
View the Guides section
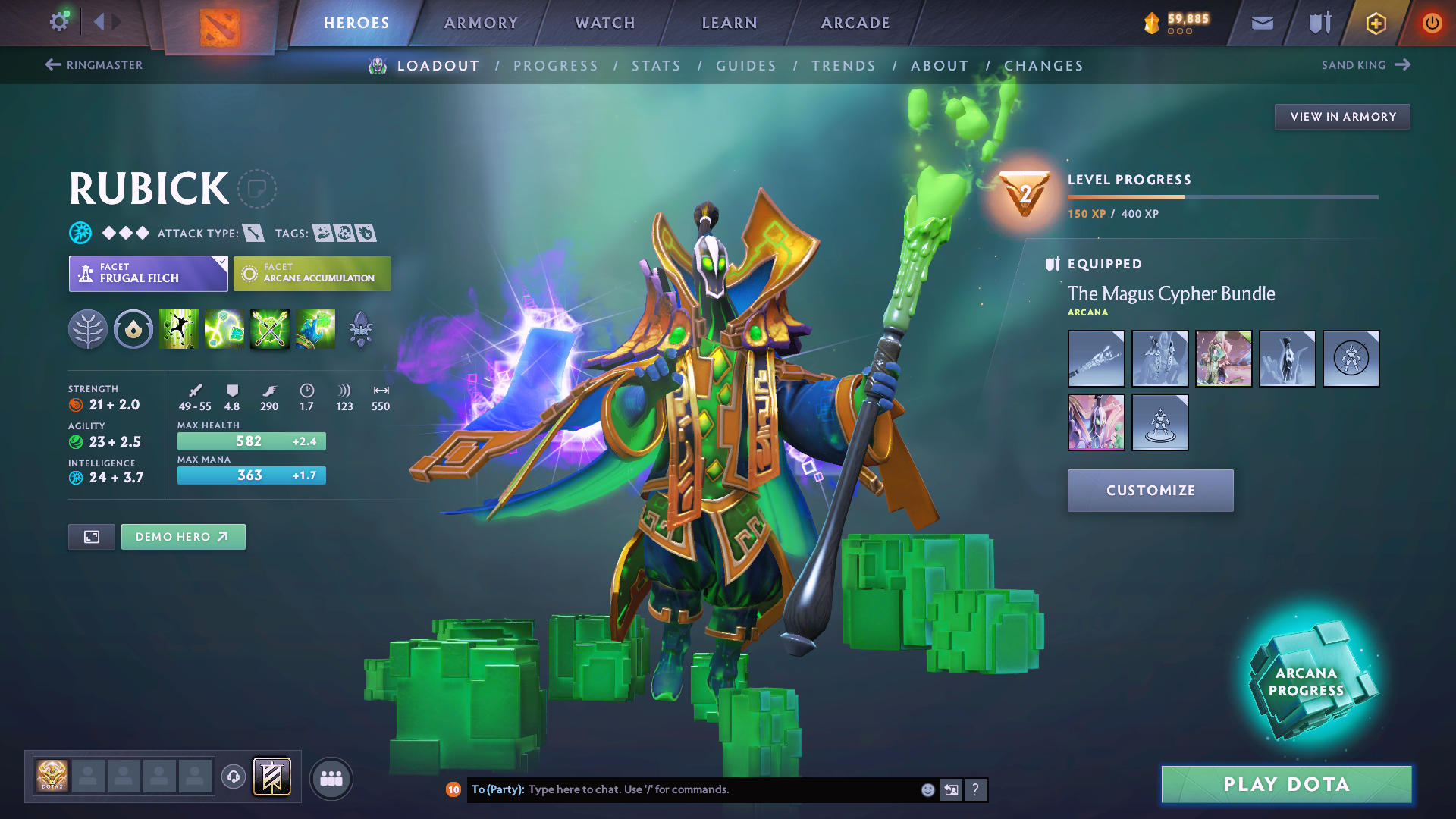pos(746,66)
